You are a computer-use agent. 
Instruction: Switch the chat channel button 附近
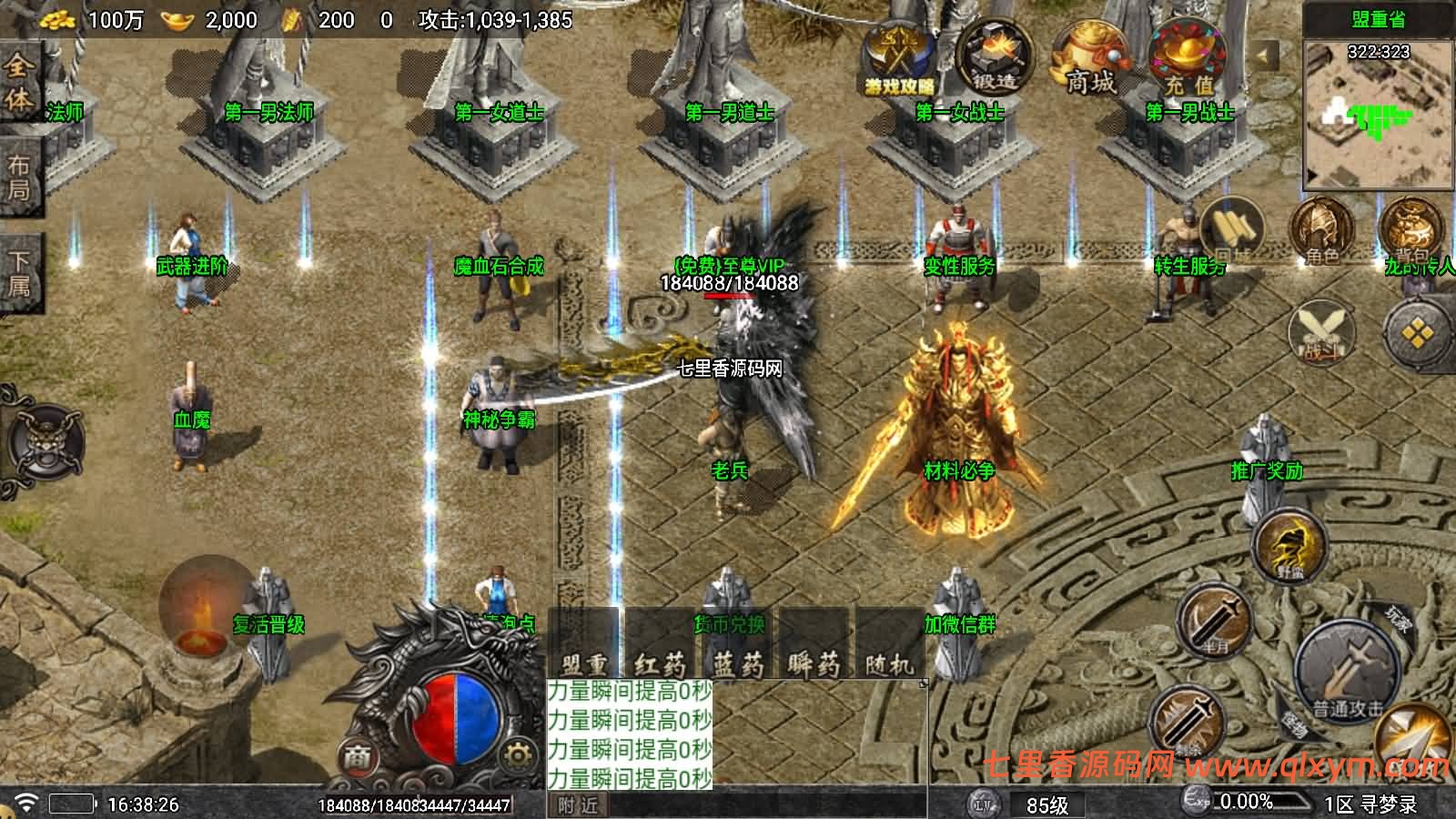[579, 805]
